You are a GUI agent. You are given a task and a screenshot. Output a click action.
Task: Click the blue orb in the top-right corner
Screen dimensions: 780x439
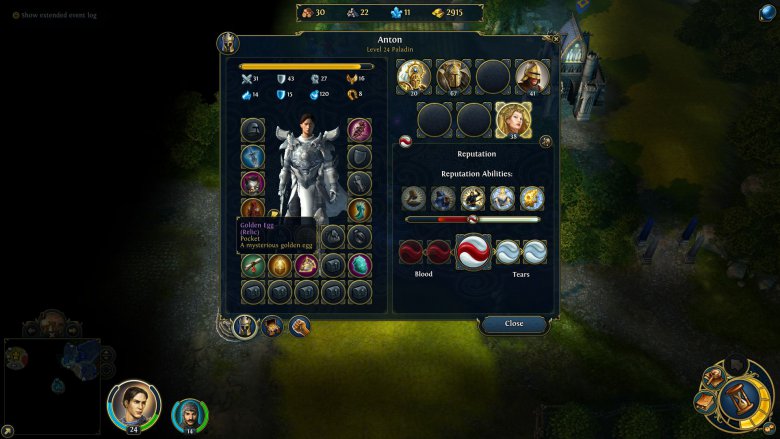click(x=766, y=12)
